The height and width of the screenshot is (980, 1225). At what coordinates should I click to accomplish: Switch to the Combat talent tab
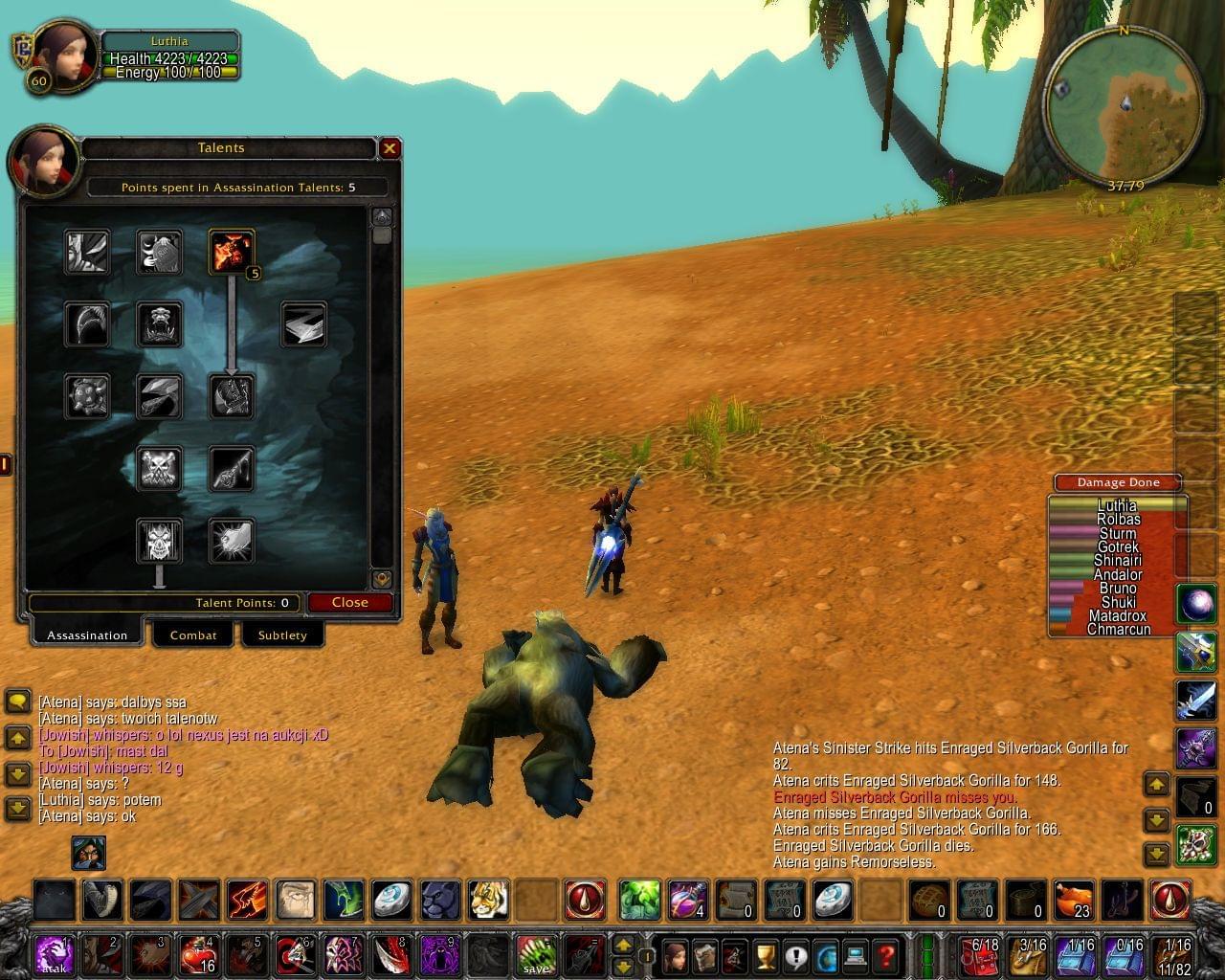coord(193,635)
